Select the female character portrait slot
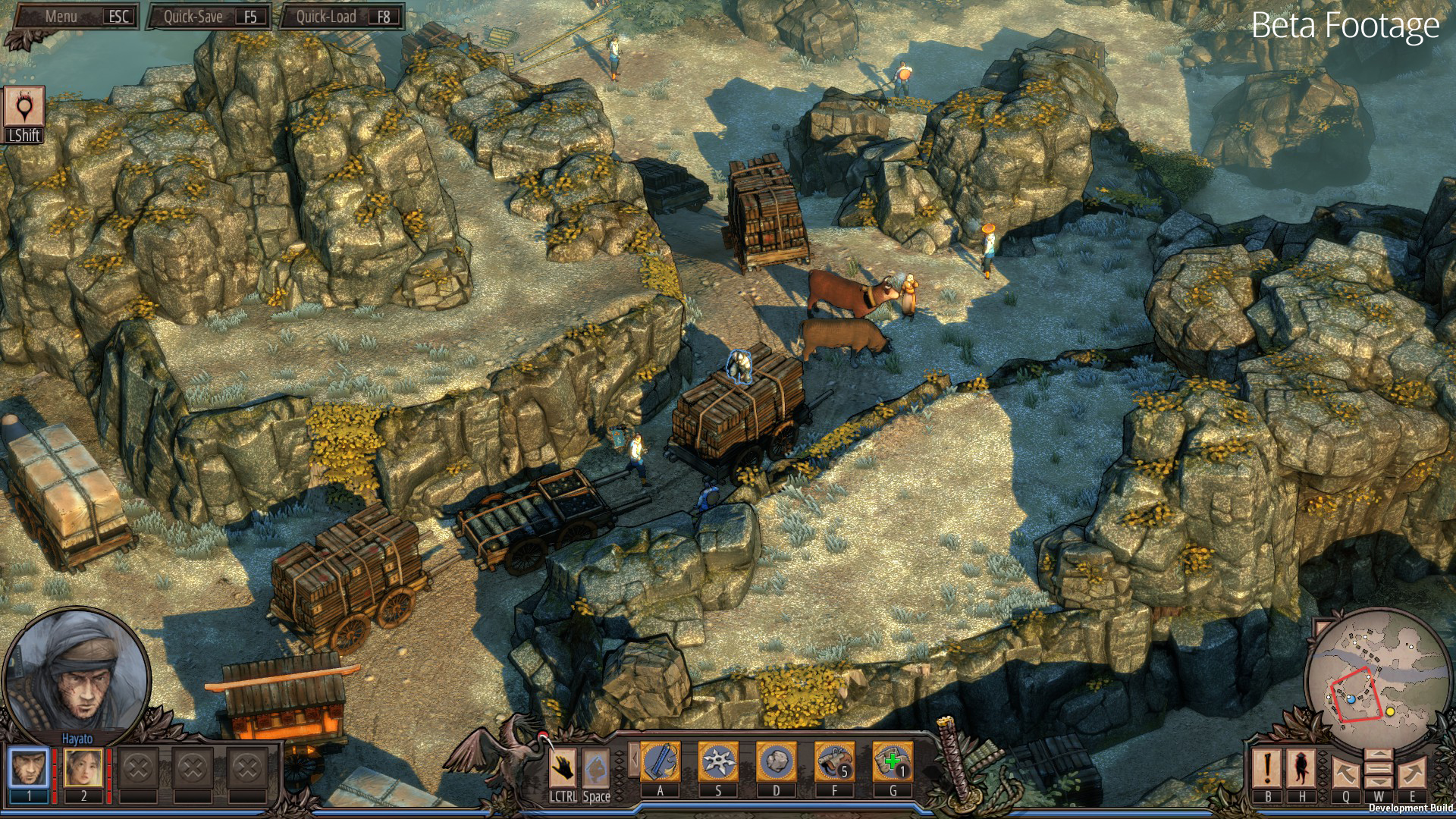 coord(83,767)
